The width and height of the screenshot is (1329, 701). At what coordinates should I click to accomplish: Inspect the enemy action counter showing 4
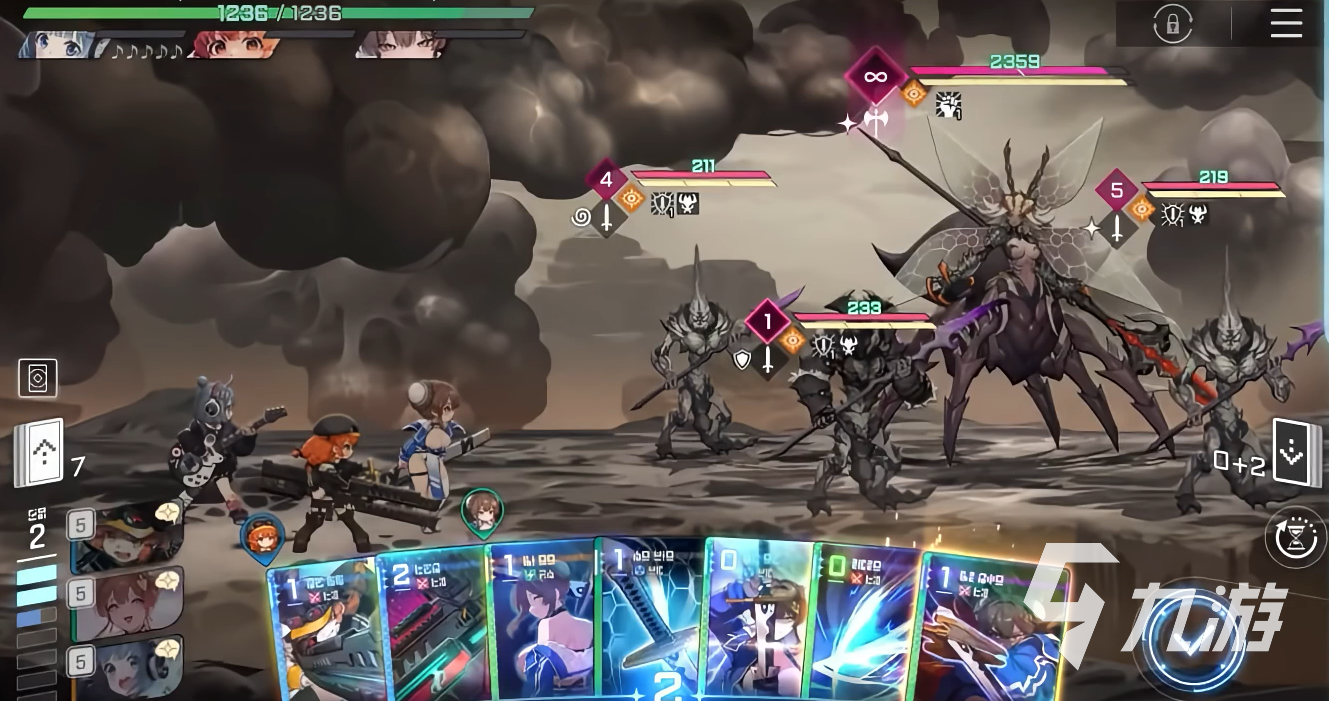click(606, 181)
